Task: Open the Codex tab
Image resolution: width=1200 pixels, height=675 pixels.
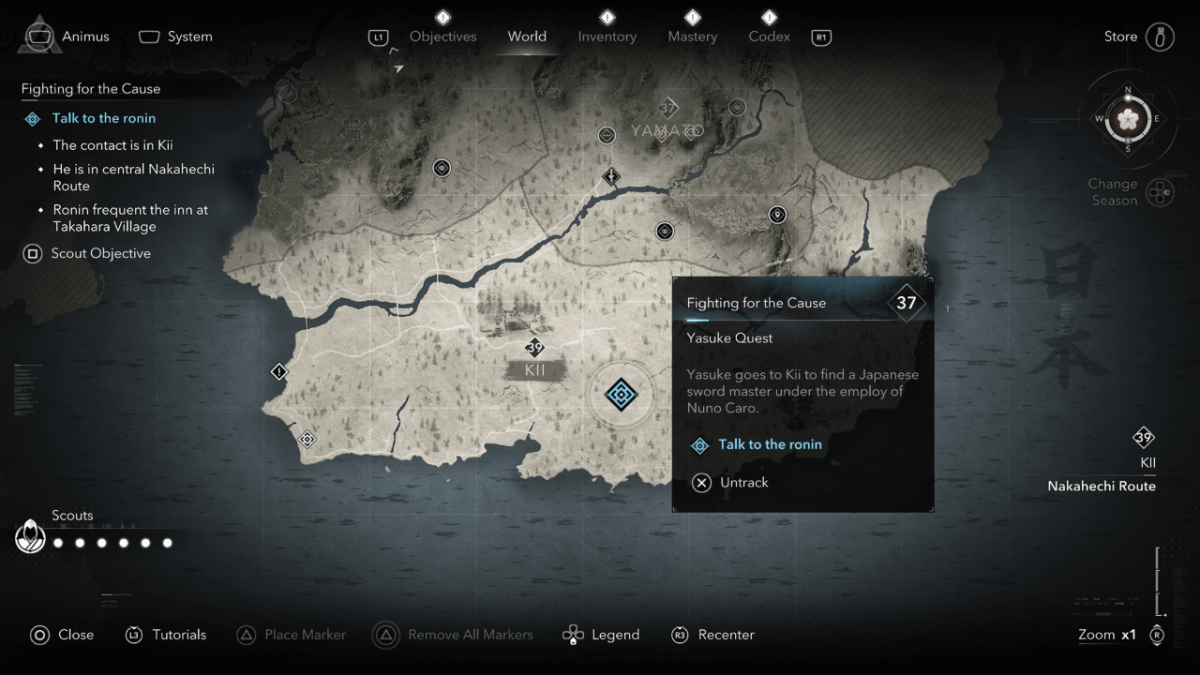Action: pyautogui.click(x=769, y=37)
